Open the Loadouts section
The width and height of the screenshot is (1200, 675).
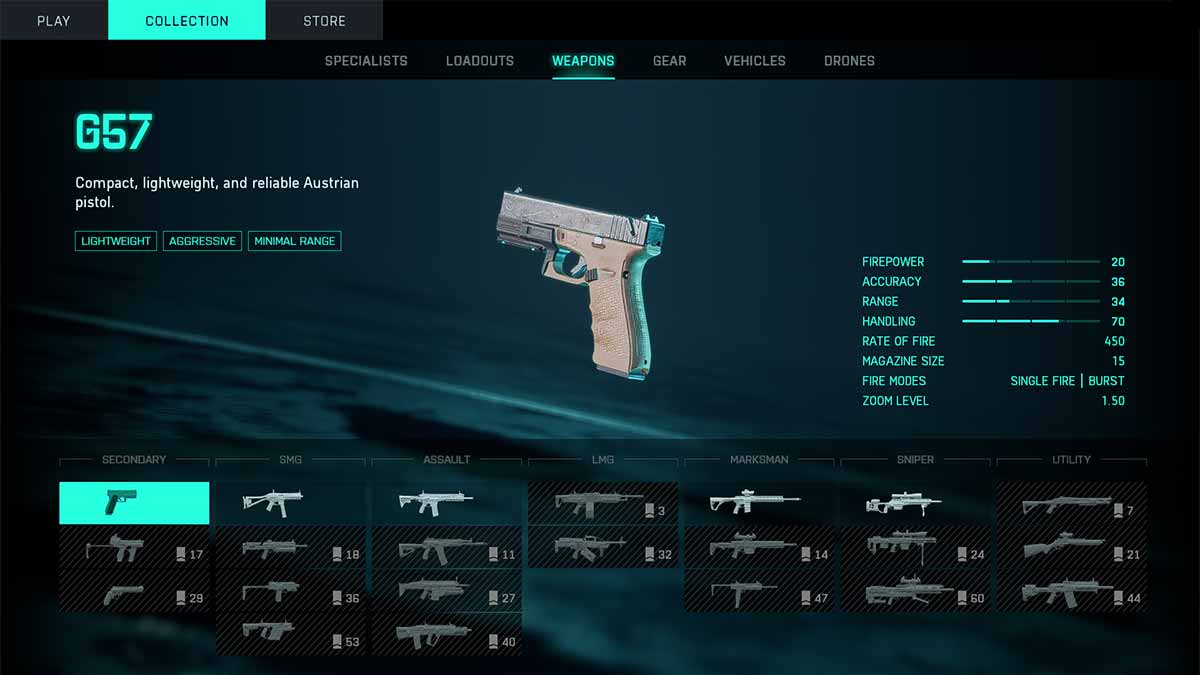480,61
